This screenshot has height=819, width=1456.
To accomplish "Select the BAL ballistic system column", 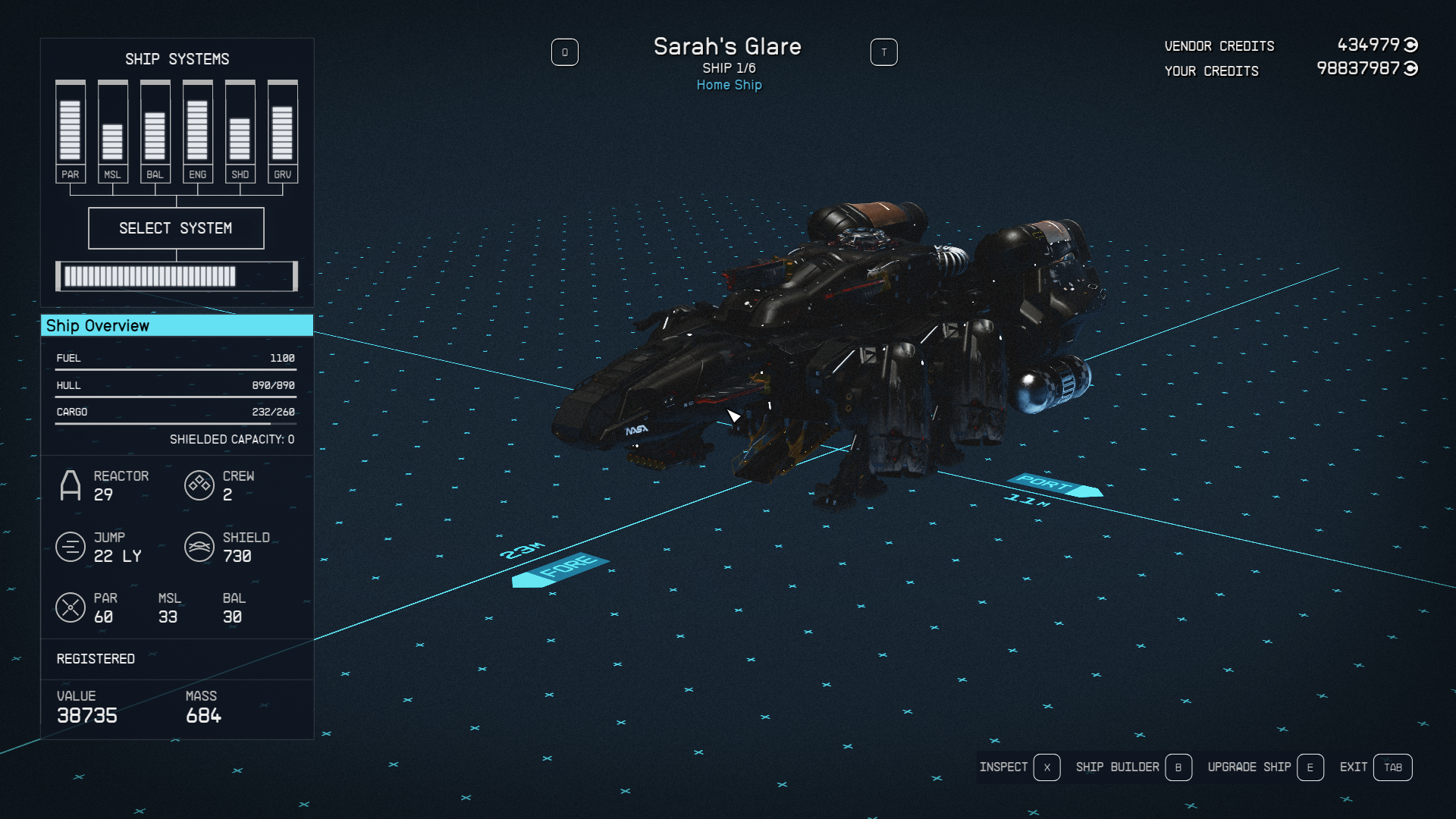I will 155,130.
